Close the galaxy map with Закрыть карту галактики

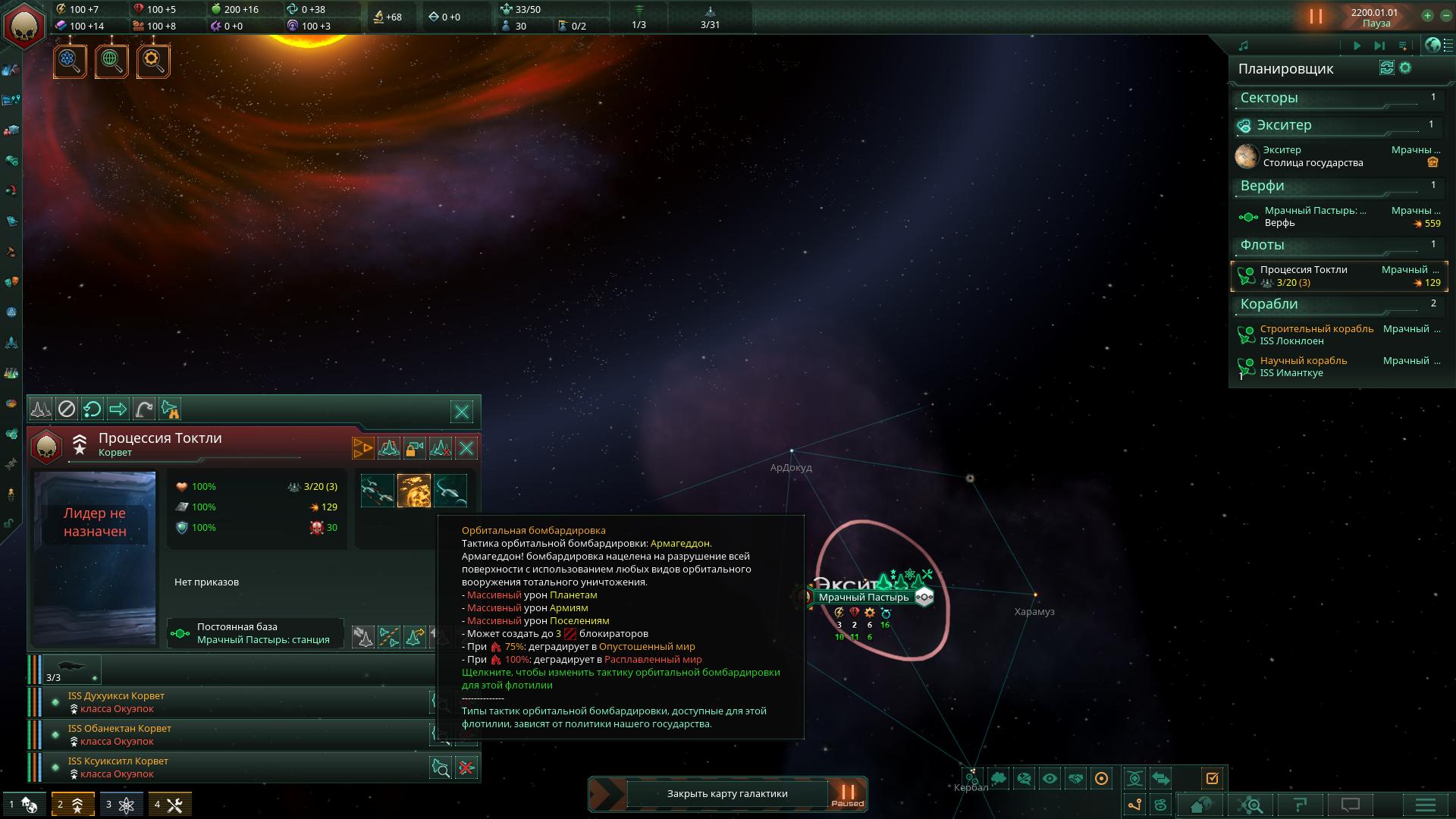[726, 794]
